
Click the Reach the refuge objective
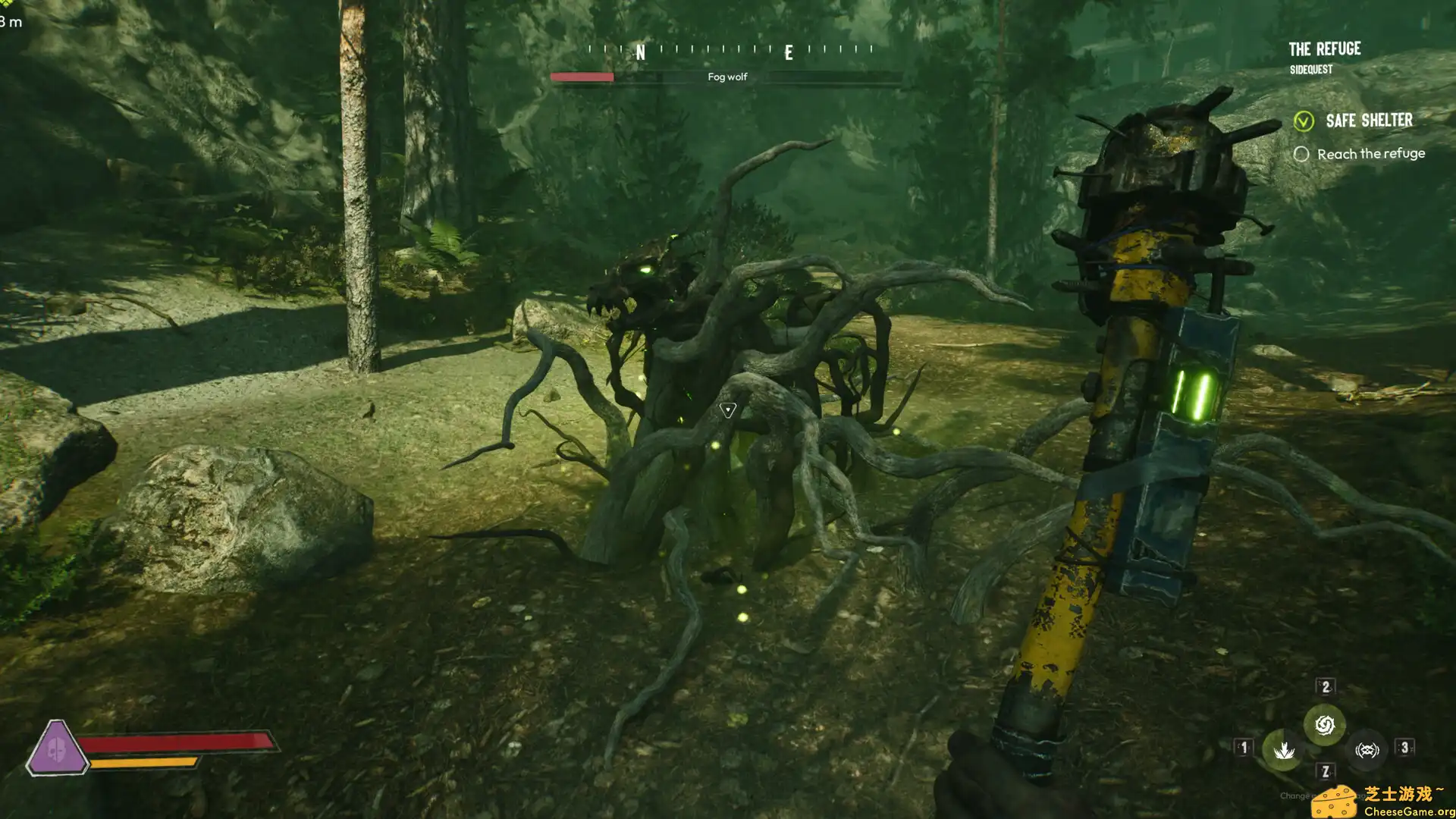[x=1370, y=154]
